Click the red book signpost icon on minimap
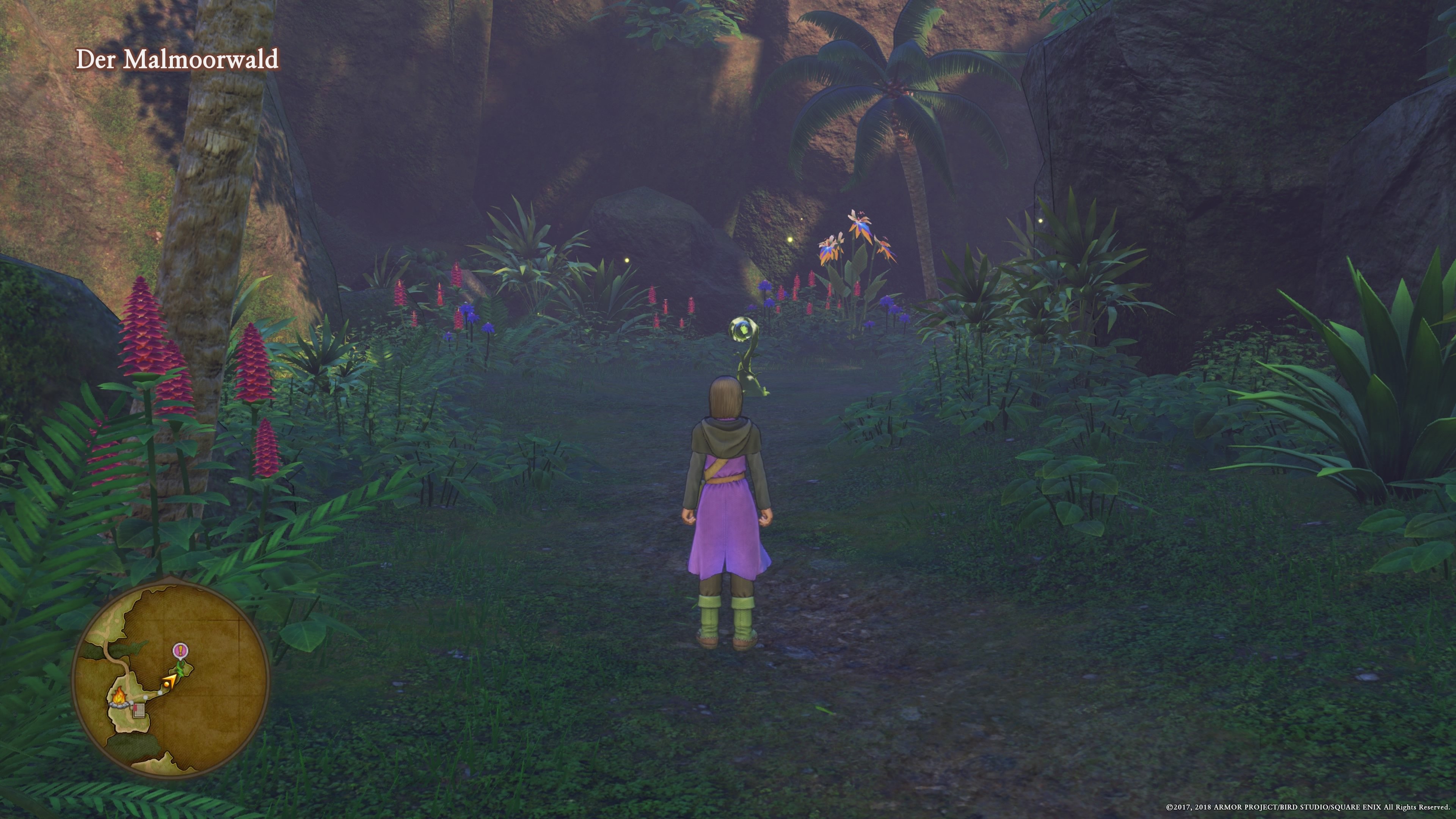Viewport: 1456px width, 819px height. point(139,711)
